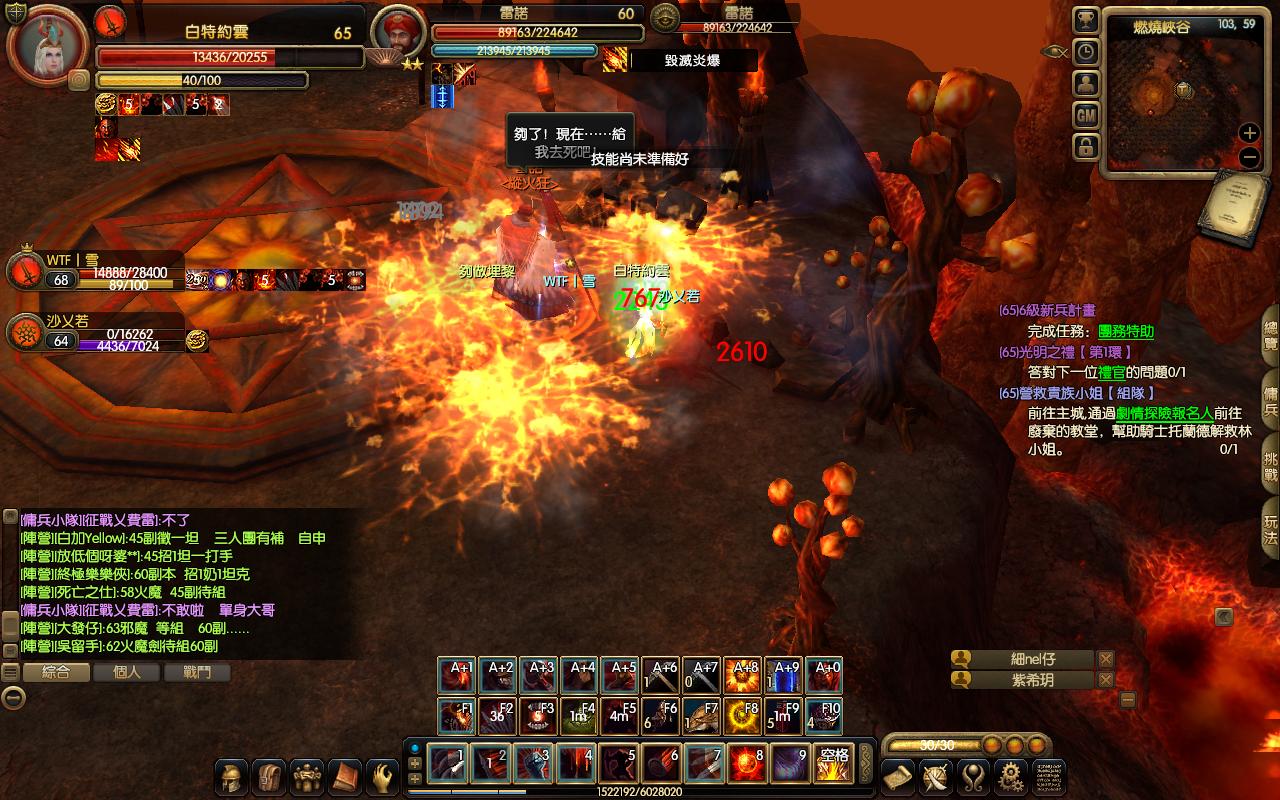Open the clock icon button near the minimap

click(1086, 53)
